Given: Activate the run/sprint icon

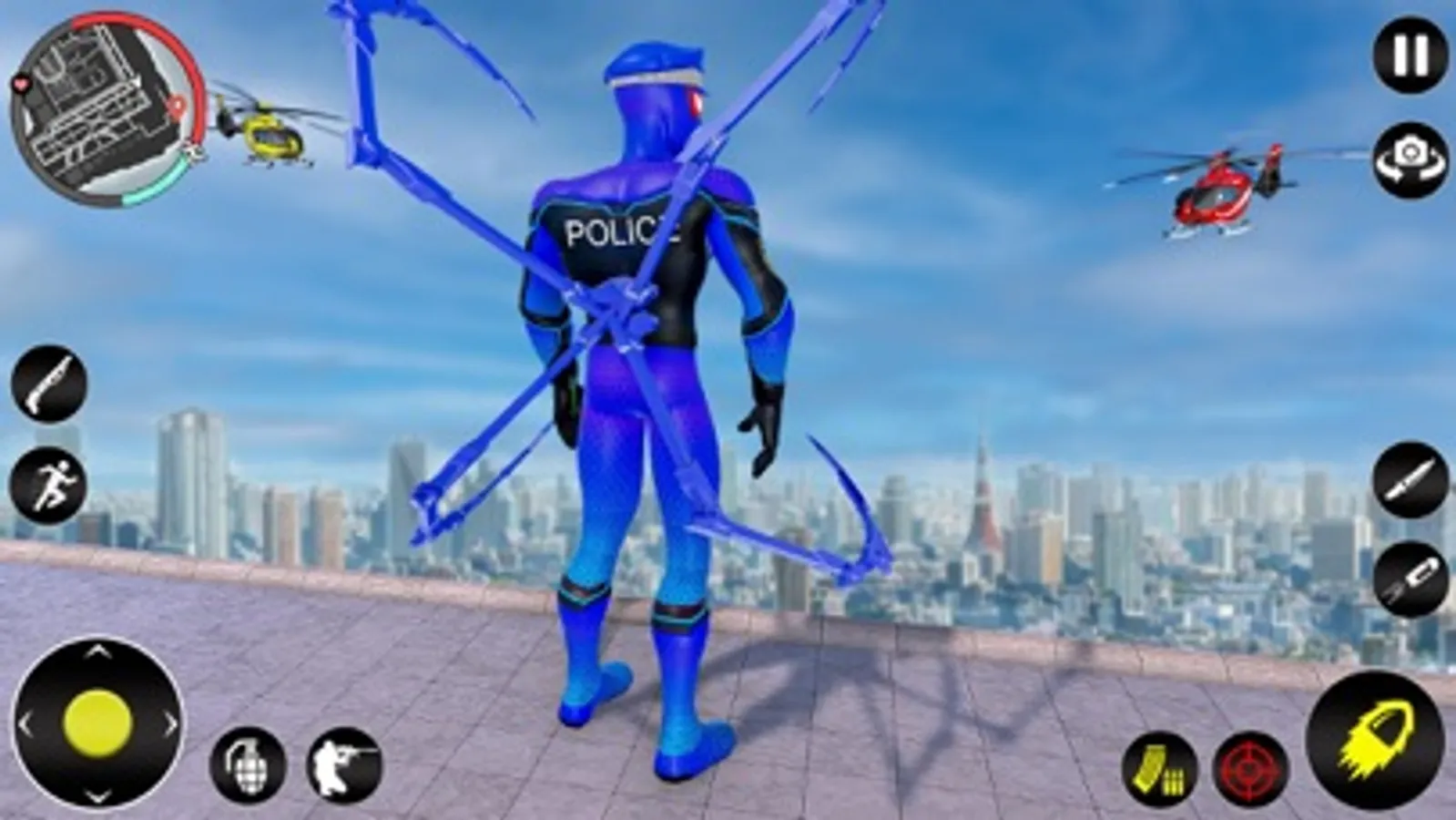Looking at the screenshot, I should tap(47, 478).
